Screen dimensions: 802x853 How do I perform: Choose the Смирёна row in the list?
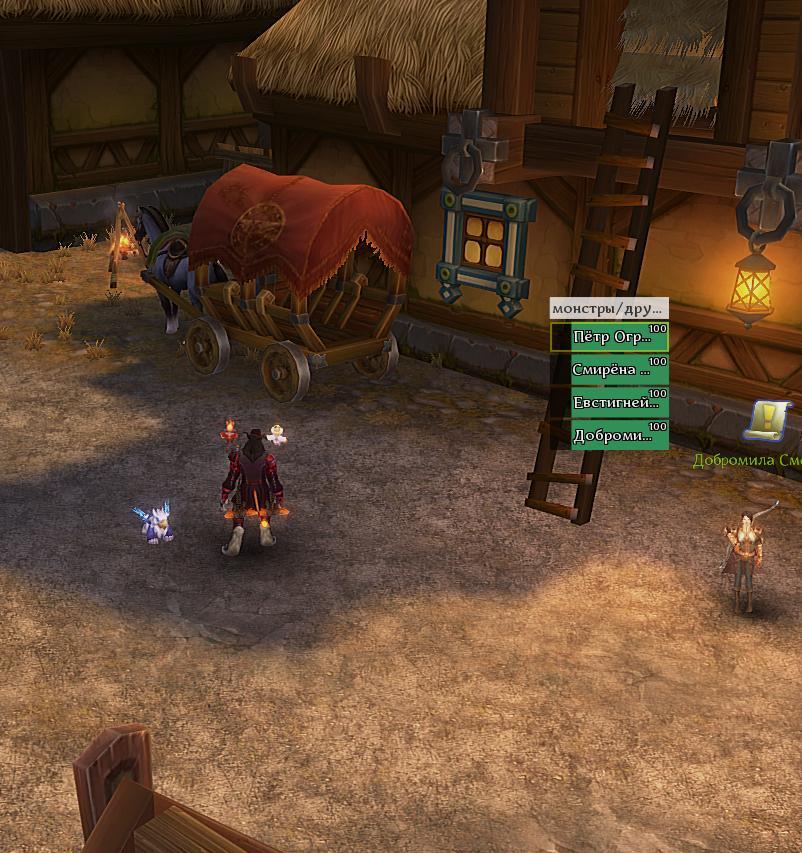click(610, 370)
